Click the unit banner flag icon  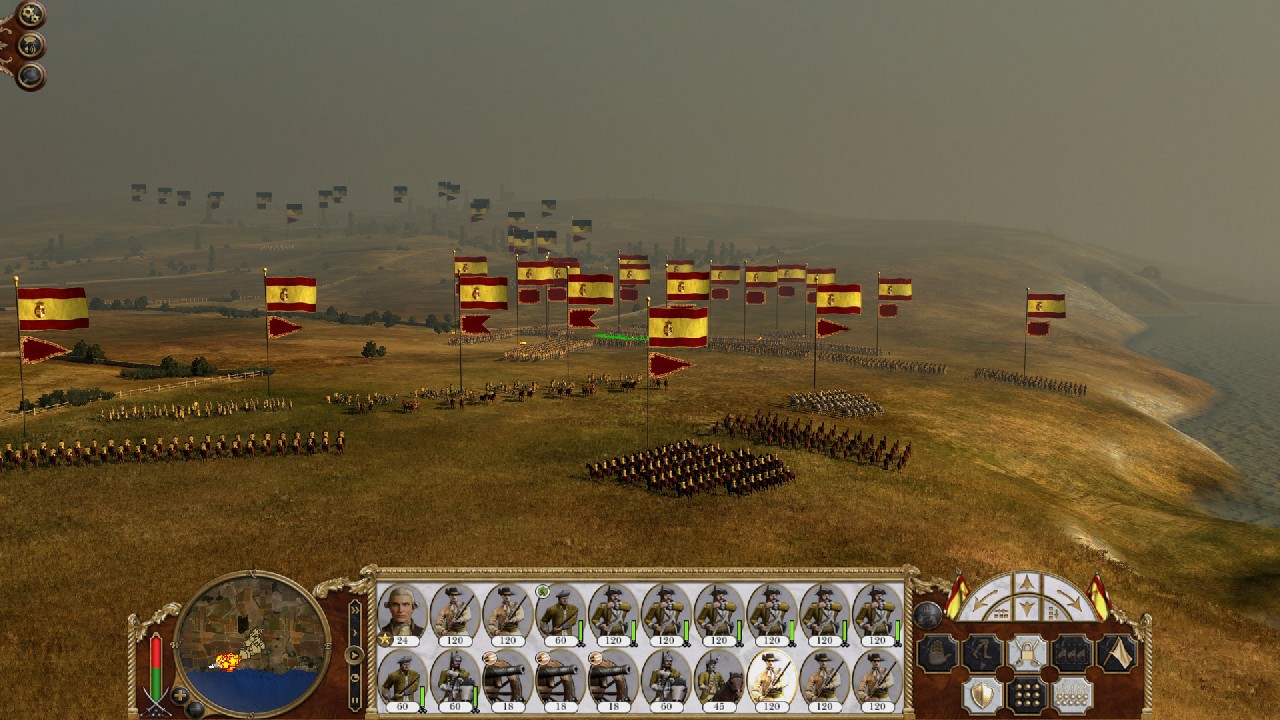click(1116, 652)
